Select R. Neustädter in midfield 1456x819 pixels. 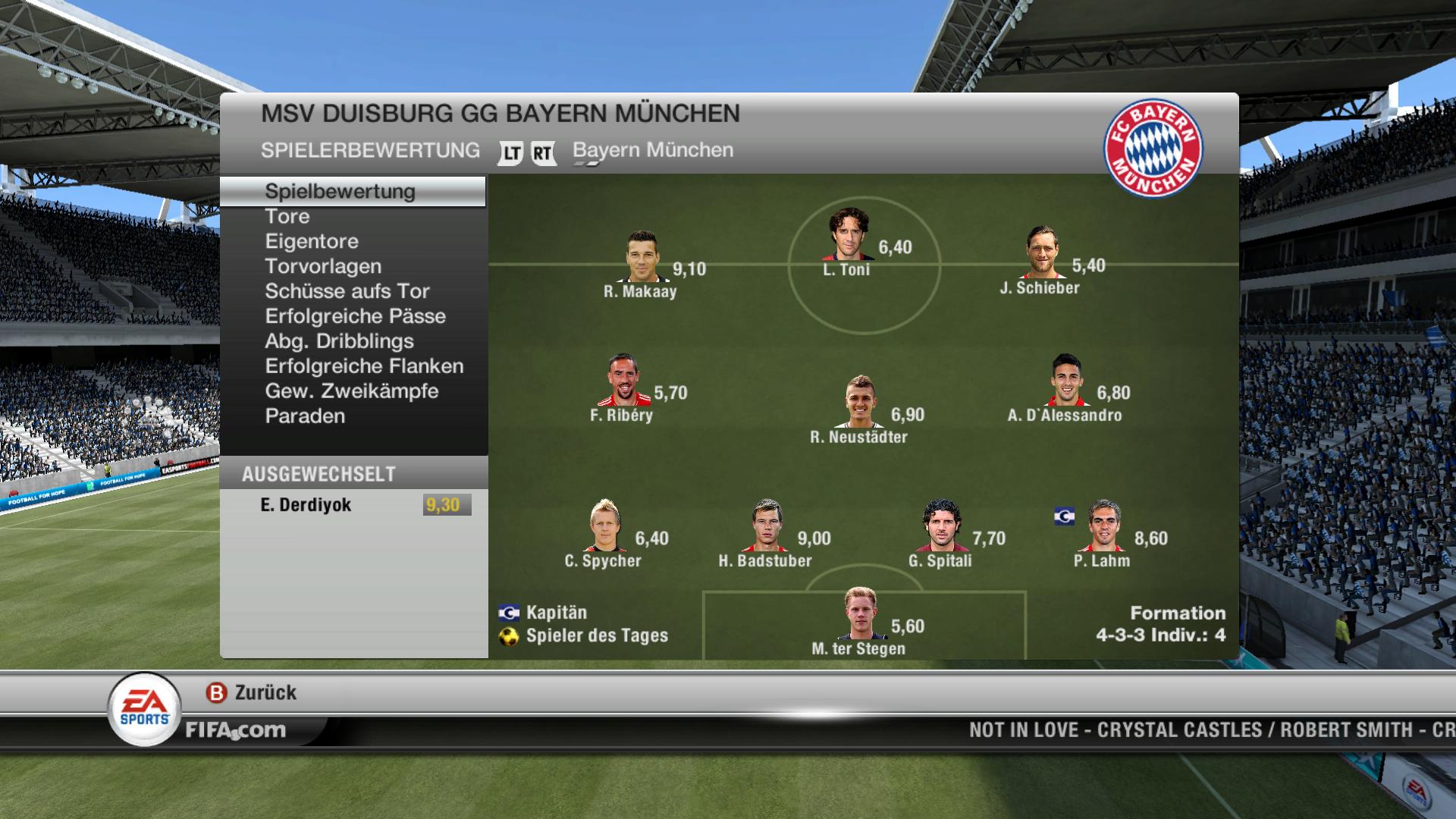pyautogui.click(x=861, y=402)
